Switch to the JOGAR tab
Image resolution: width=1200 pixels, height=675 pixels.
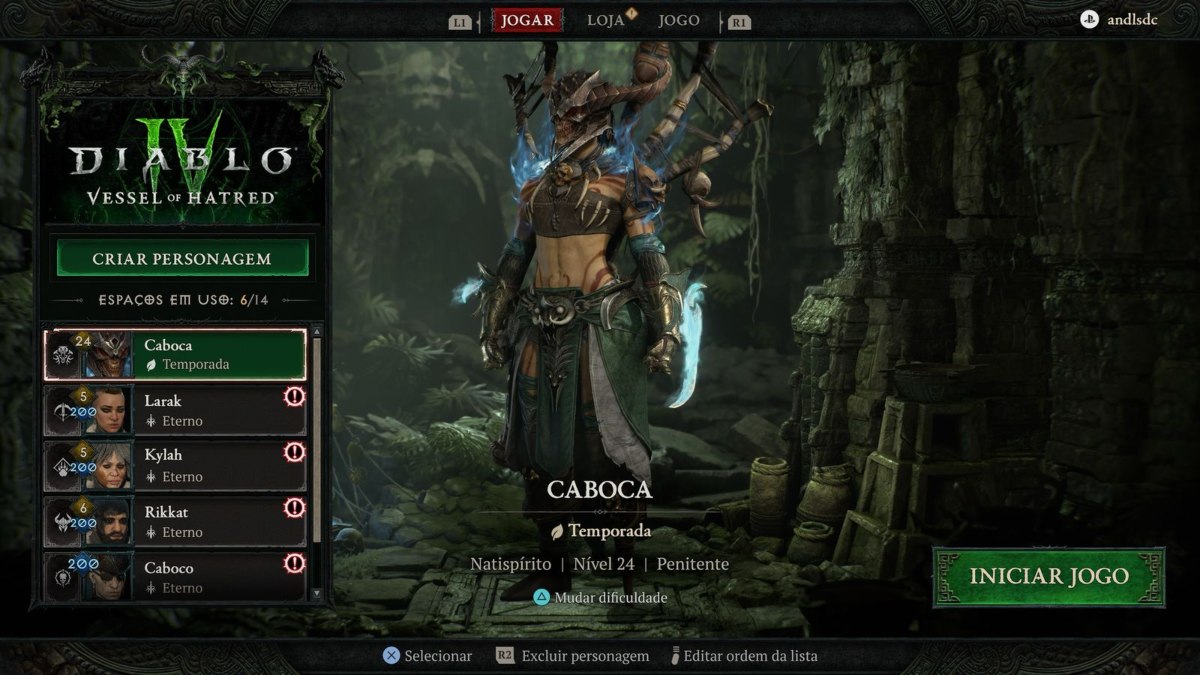[527, 21]
